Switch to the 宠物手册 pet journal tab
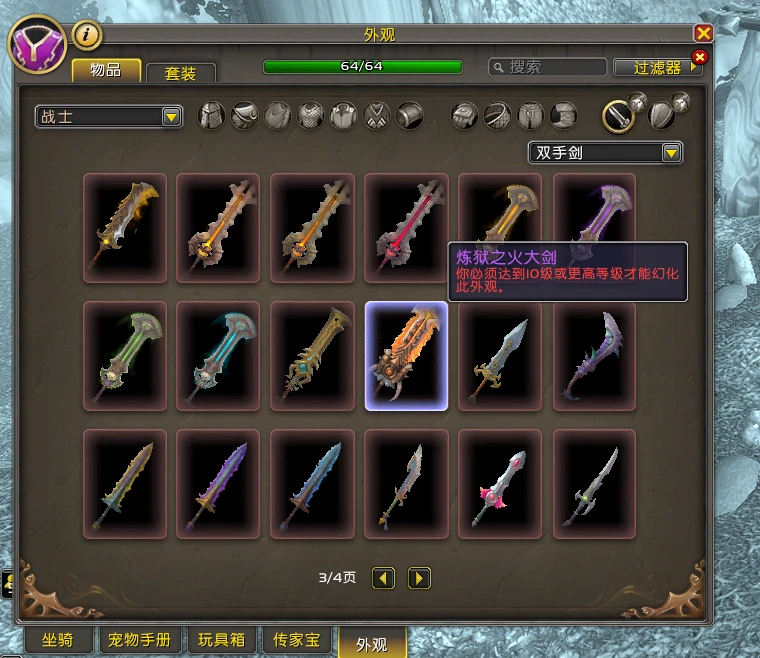This screenshot has height=658, width=760. 140,640
